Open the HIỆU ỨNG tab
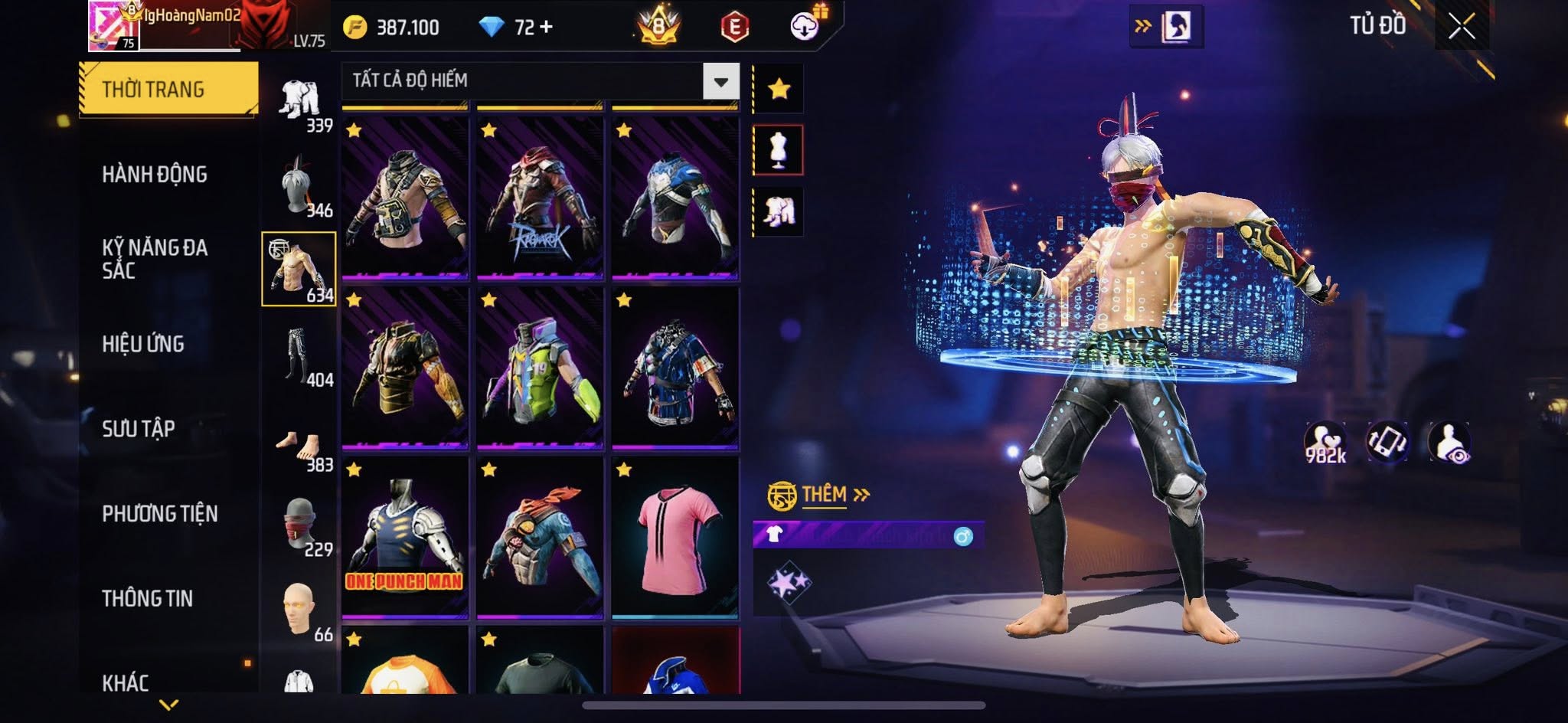This screenshot has width=1568, height=723. point(143,344)
